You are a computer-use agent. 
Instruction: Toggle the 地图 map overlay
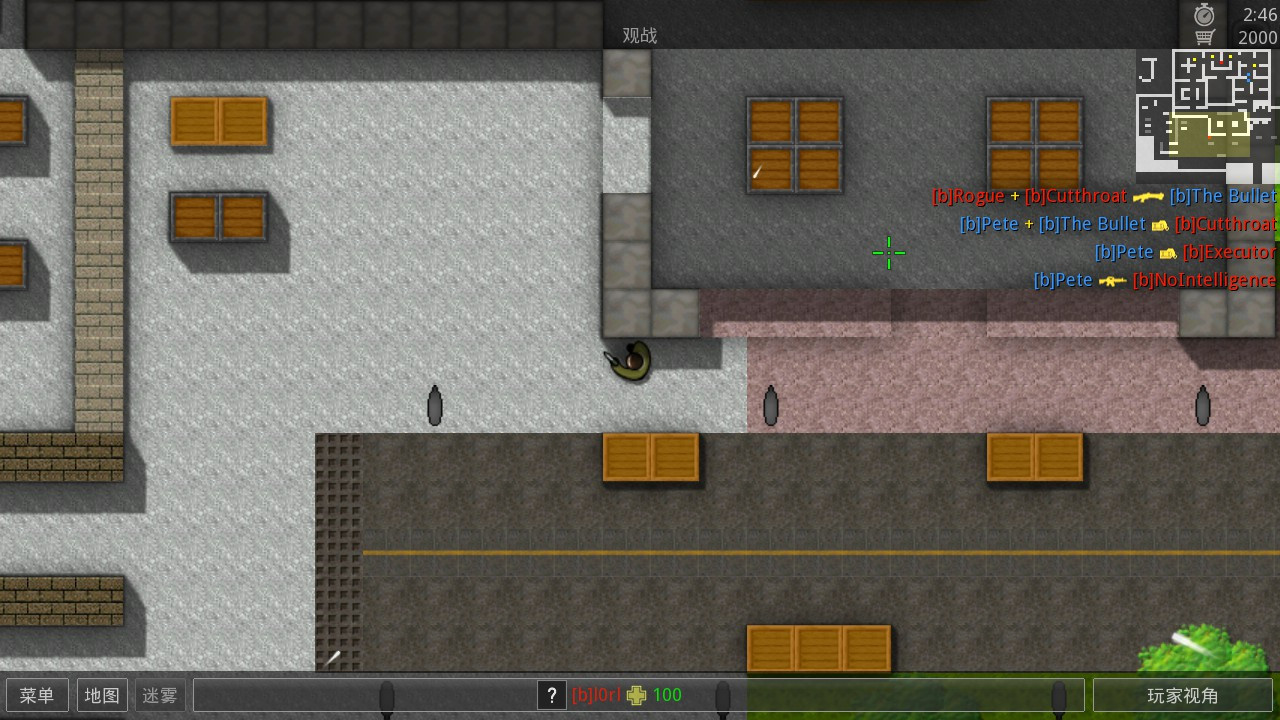coord(101,695)
